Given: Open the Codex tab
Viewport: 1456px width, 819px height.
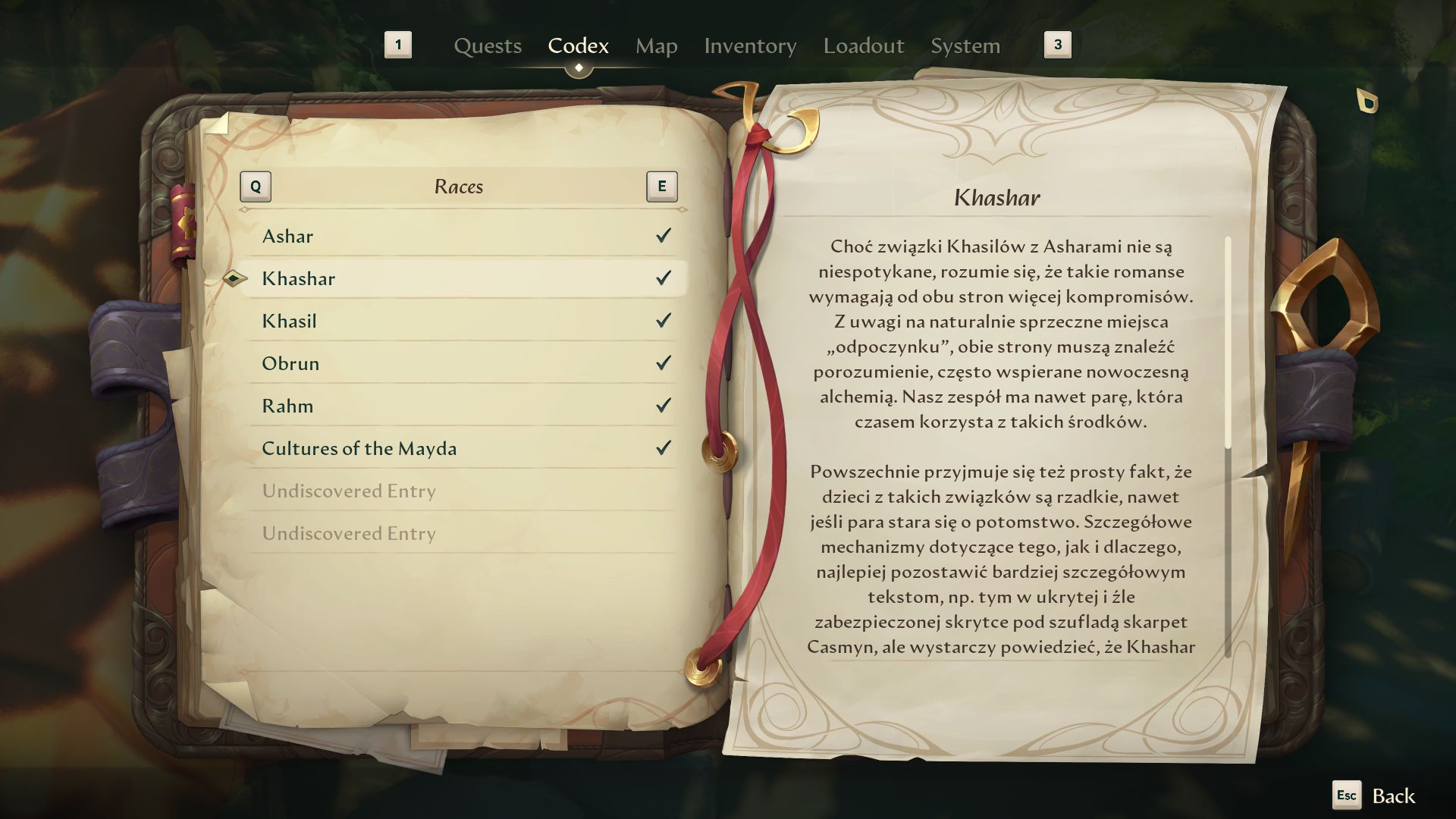Looking at the screenshot, I should [x=578, y=46].
